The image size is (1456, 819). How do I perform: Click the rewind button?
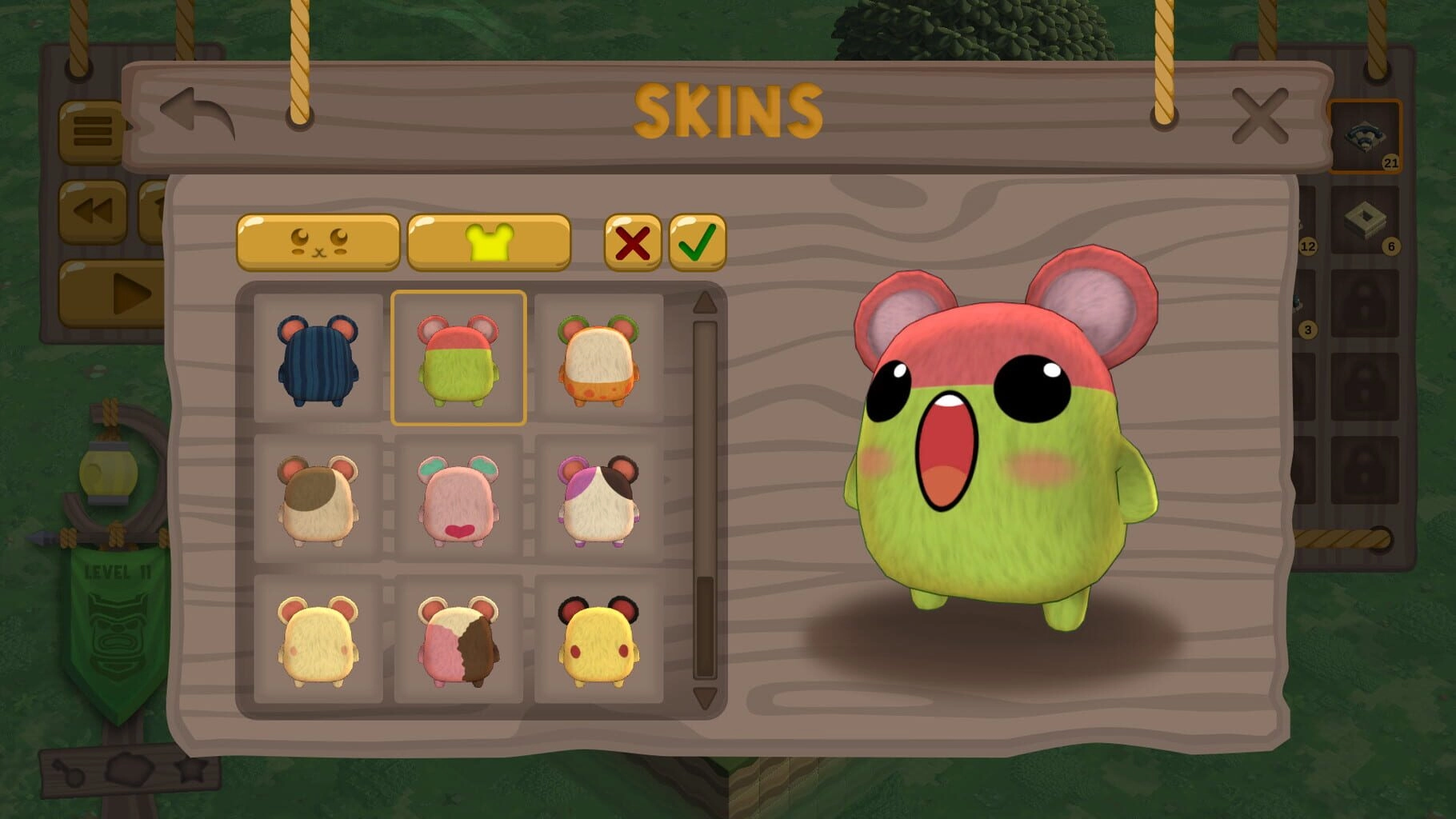coord(92,212)
